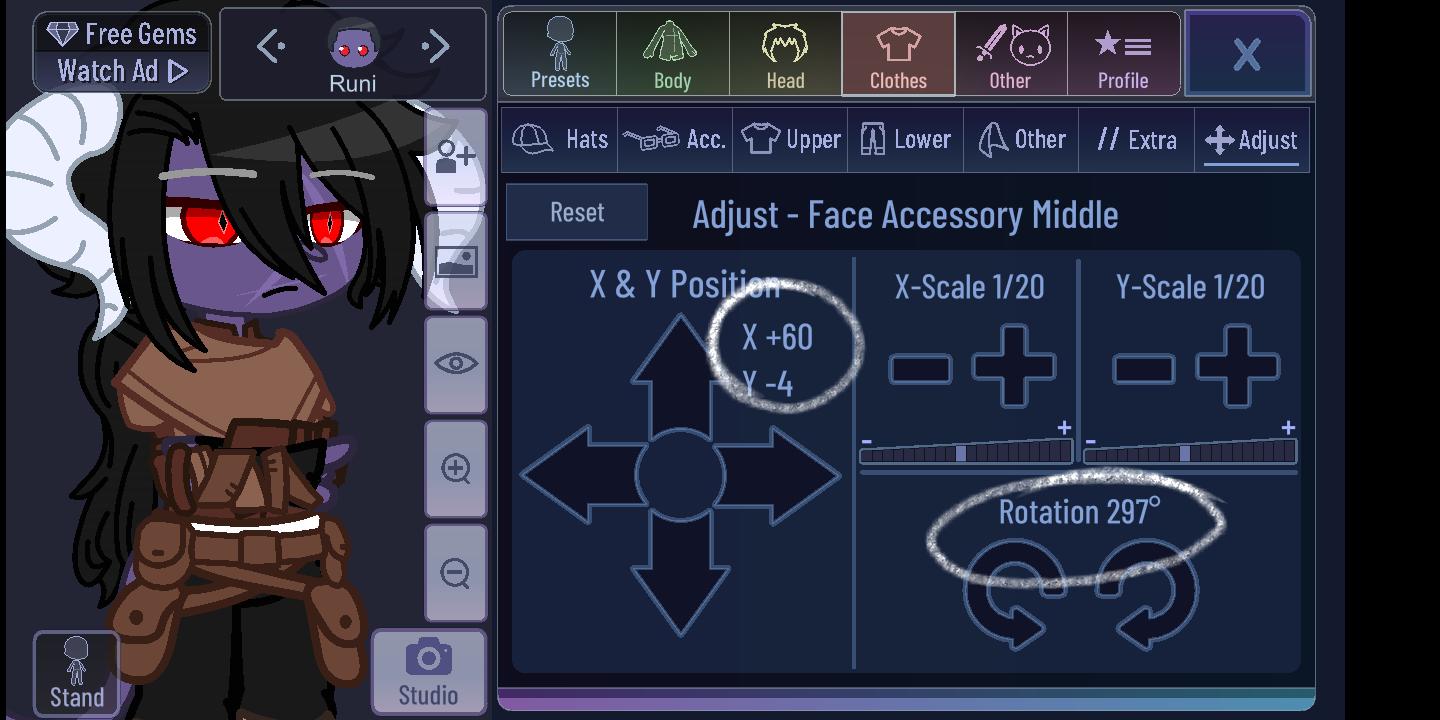
Task: Change pose with the Stand button
Action: pos(76,673)
